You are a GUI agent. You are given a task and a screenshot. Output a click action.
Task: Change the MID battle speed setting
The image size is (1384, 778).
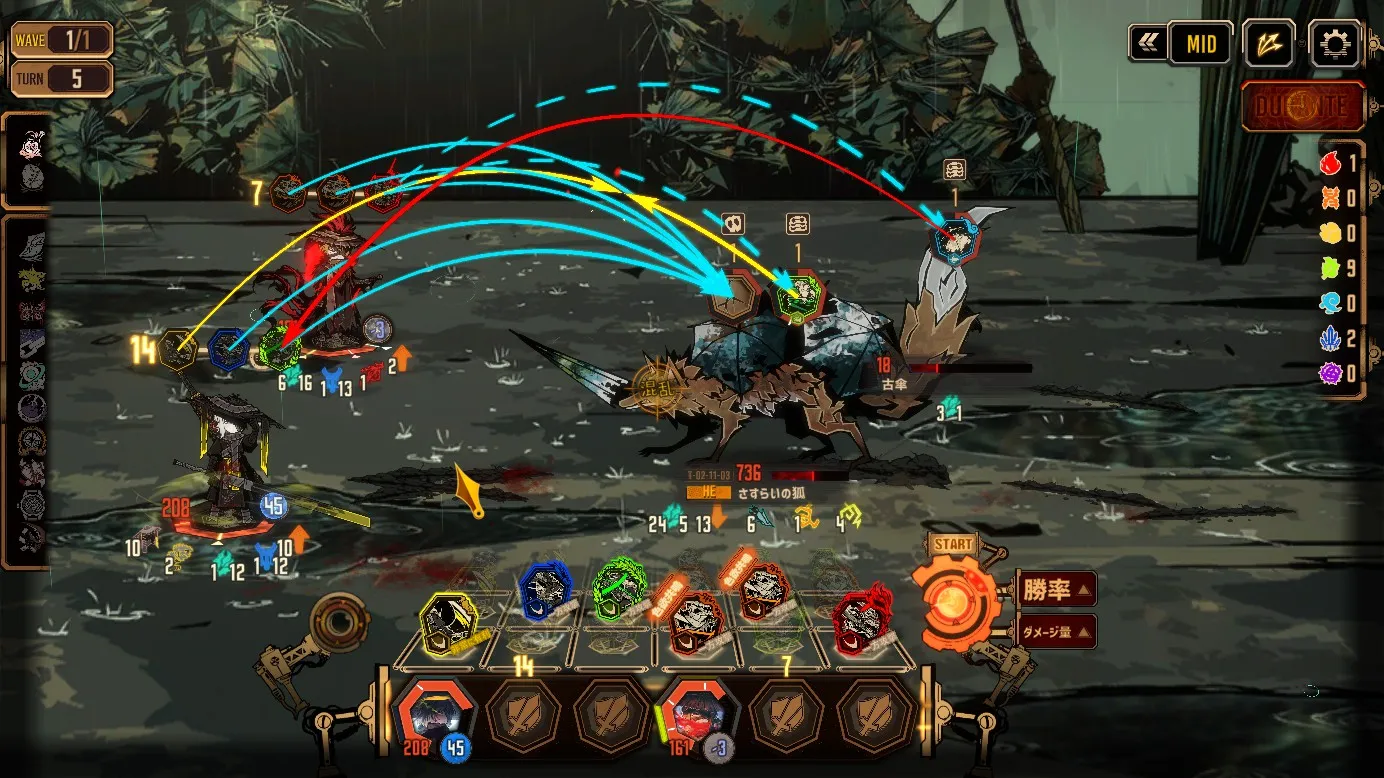[1200, 44]
